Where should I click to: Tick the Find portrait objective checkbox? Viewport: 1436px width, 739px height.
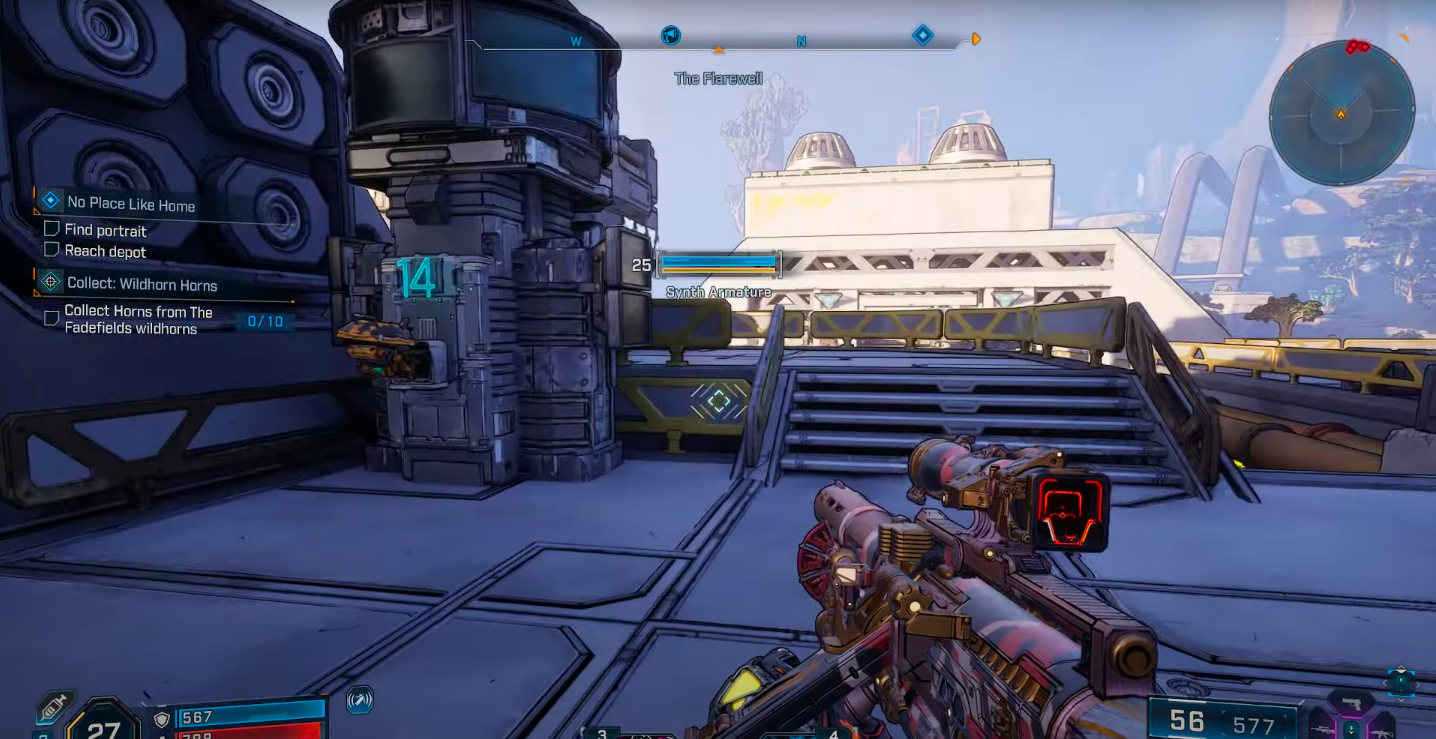coord(52,229)
